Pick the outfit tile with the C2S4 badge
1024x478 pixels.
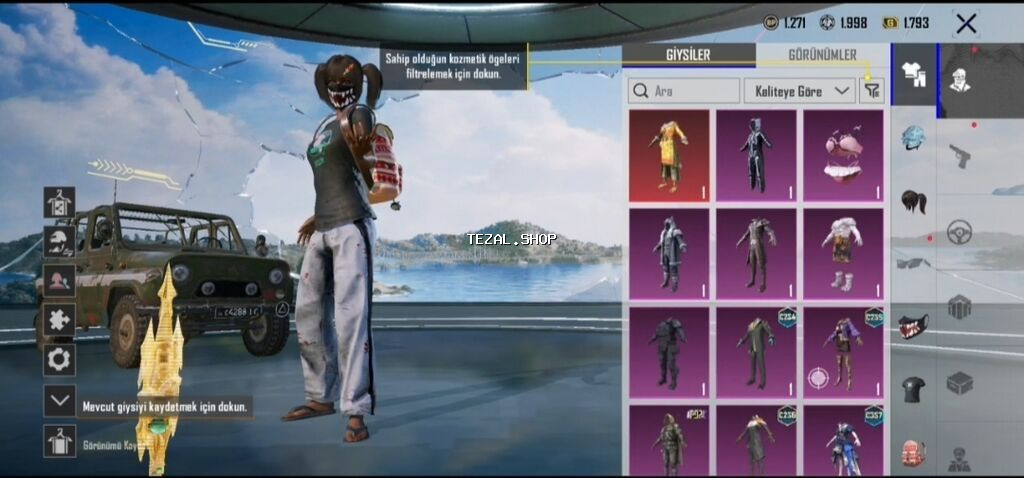pos(756,350)
